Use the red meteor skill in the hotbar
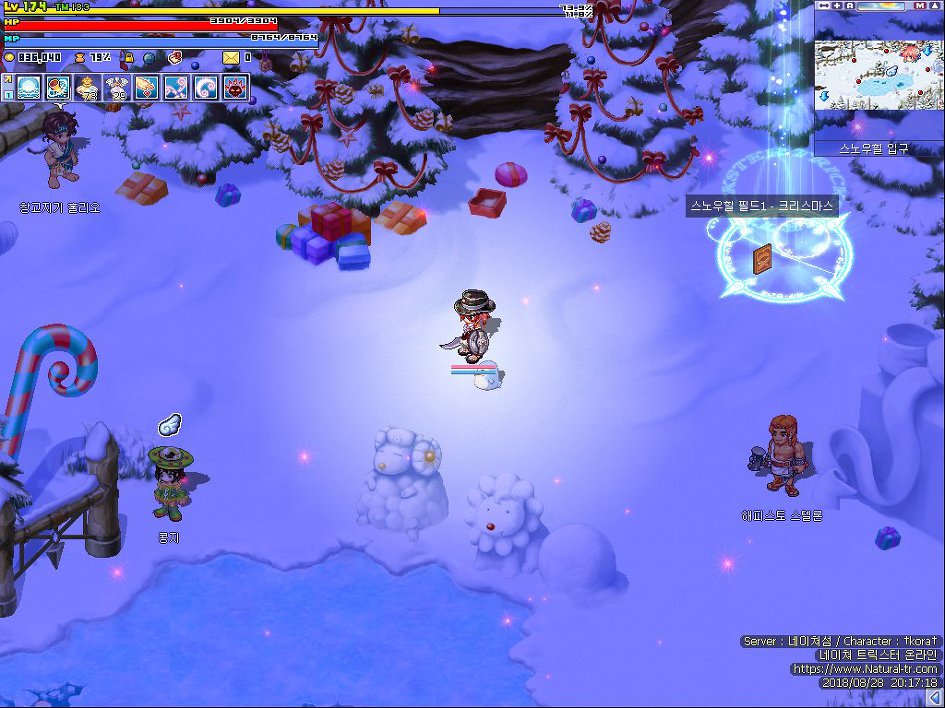Viewport: 945px width, 708px height. 59,88
